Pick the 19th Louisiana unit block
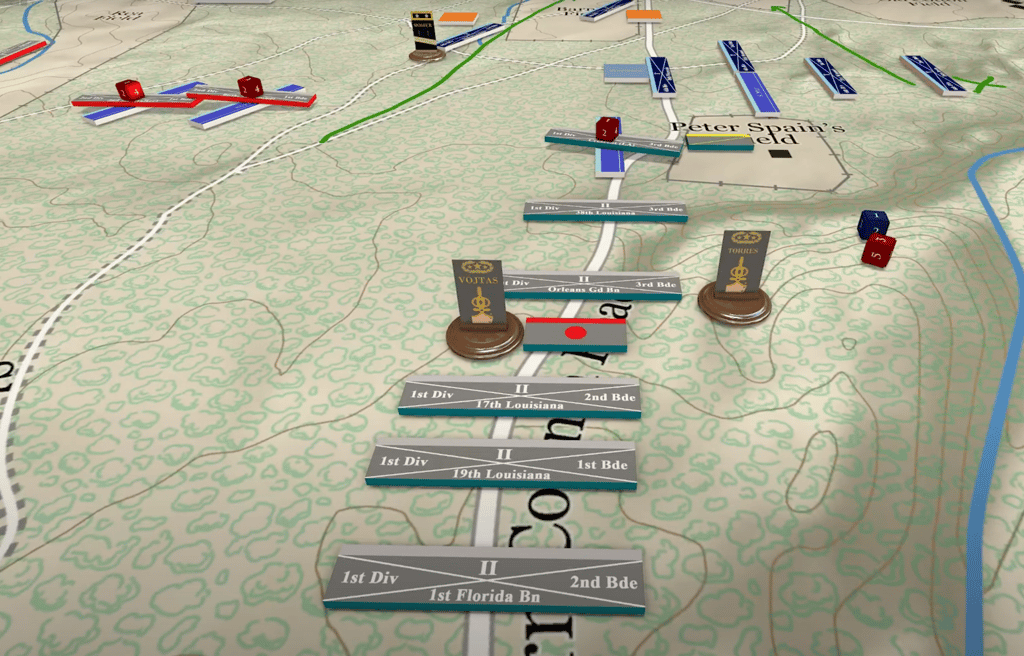The image size is (1024, 656). click(x=502, y=463)
